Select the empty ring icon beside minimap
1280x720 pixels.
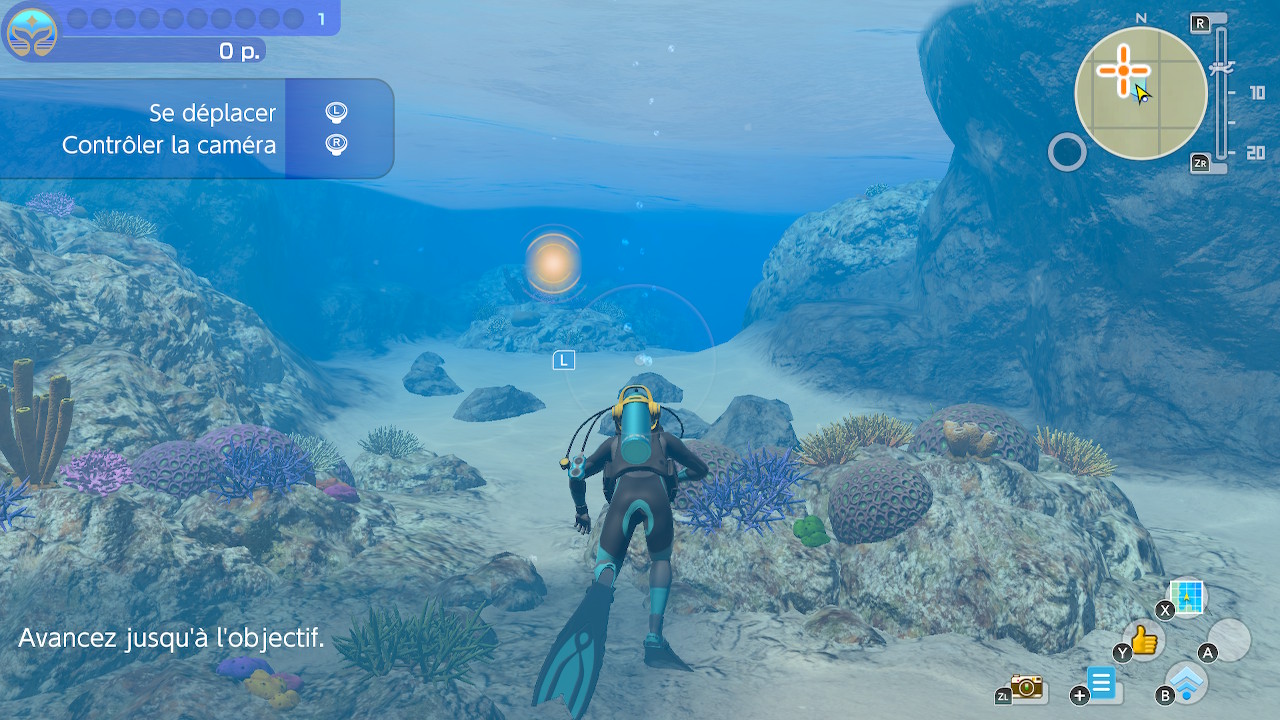pyautogui.click(x=1067, y=153)
